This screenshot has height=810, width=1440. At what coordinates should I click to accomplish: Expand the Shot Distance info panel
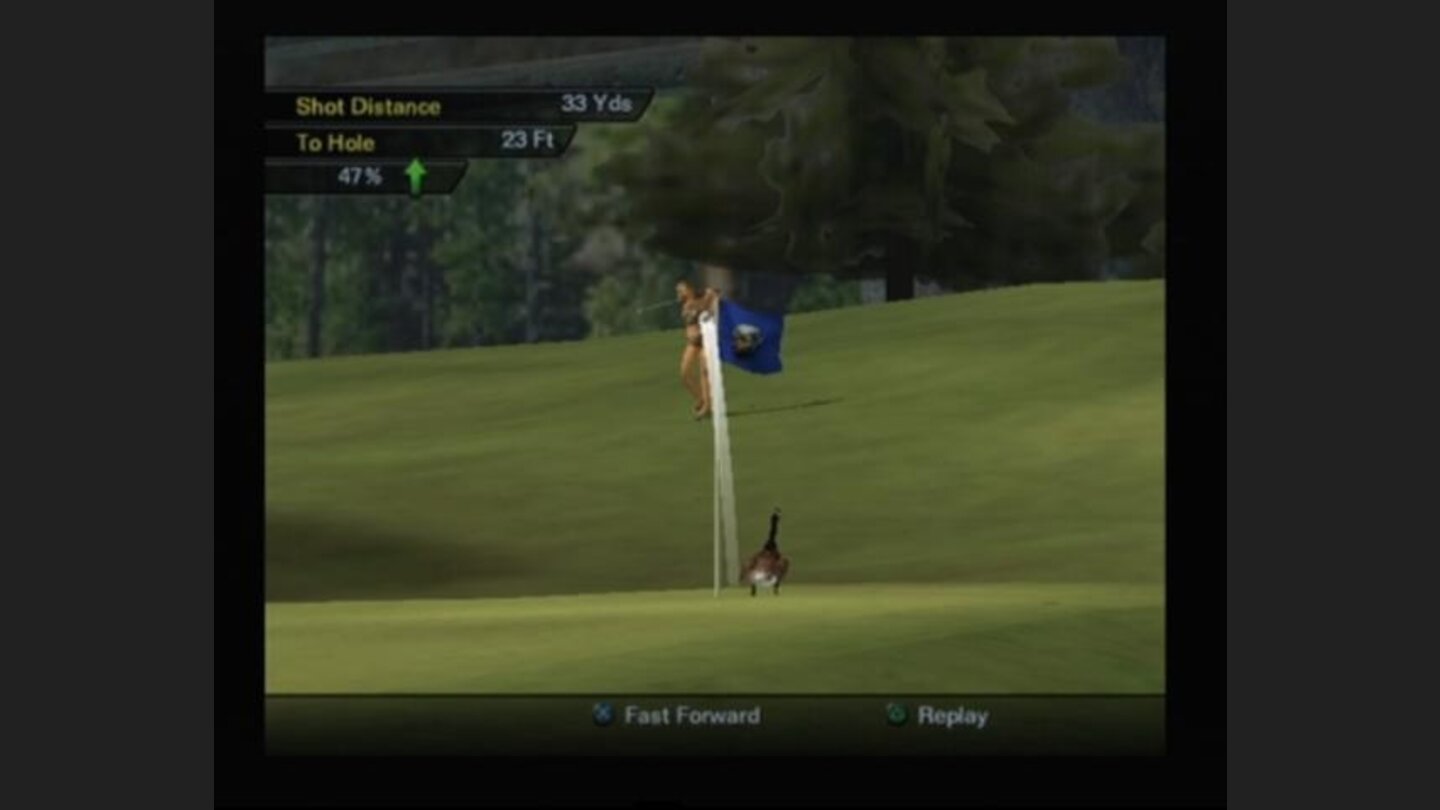tap(368, 107)
